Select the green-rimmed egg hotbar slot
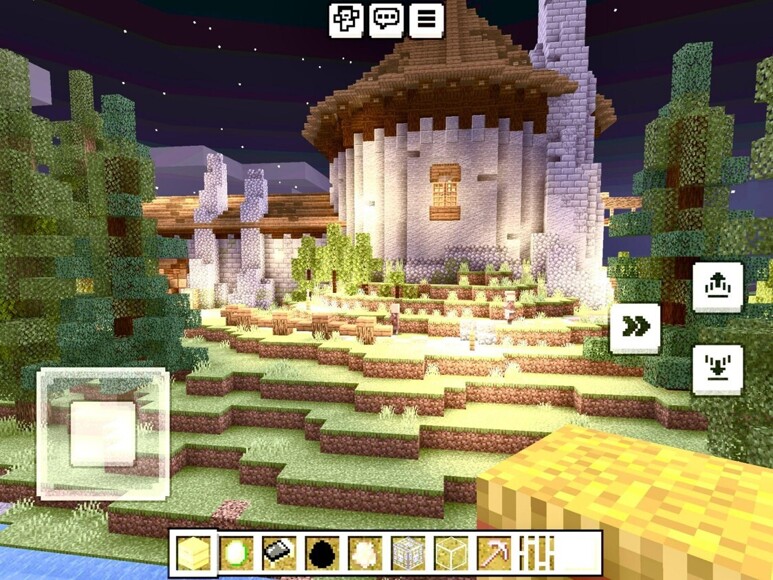The width and height of the screenshot is (773, 580). pos(236,553)
